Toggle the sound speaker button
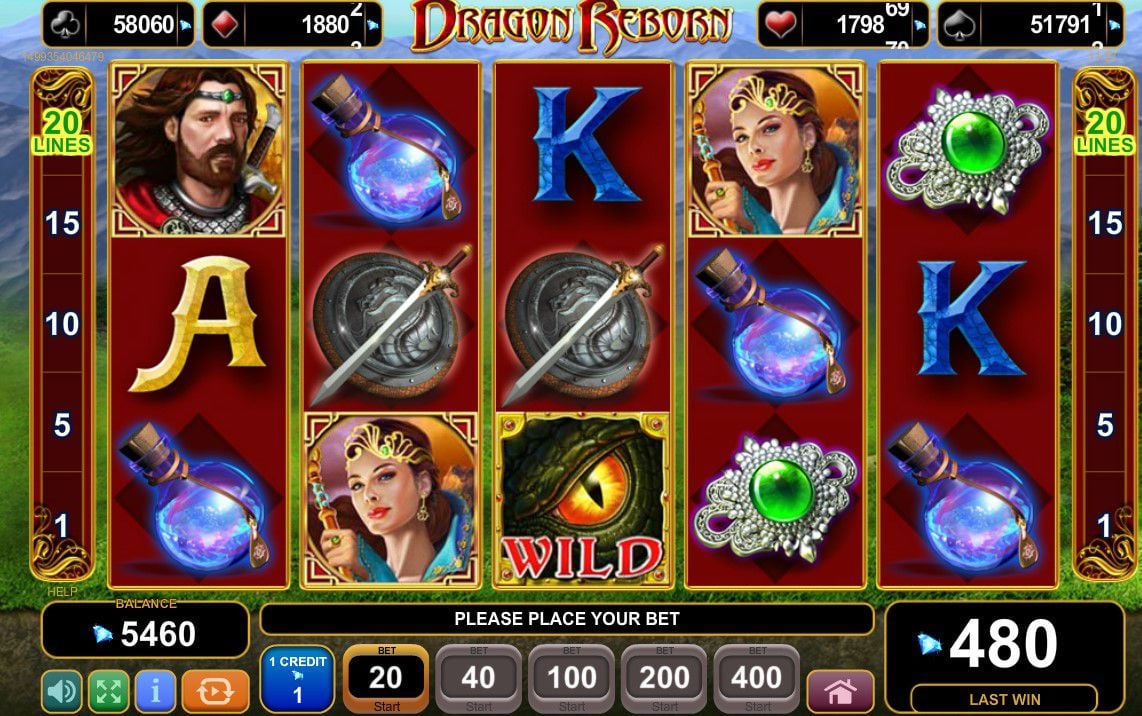 [x=62, y=691]
